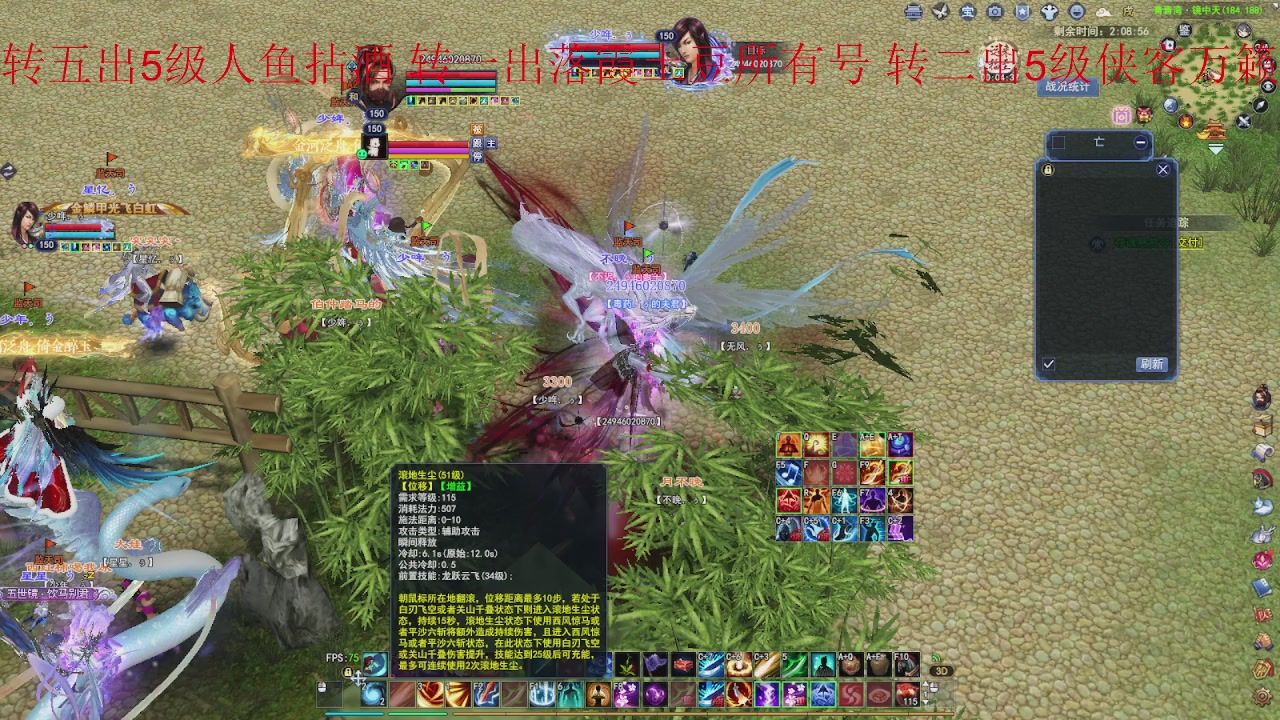Toggle the lock icon on the dark task panel
The image size is (1280, 720).
pyautogui.click(x=1047, y=170)
